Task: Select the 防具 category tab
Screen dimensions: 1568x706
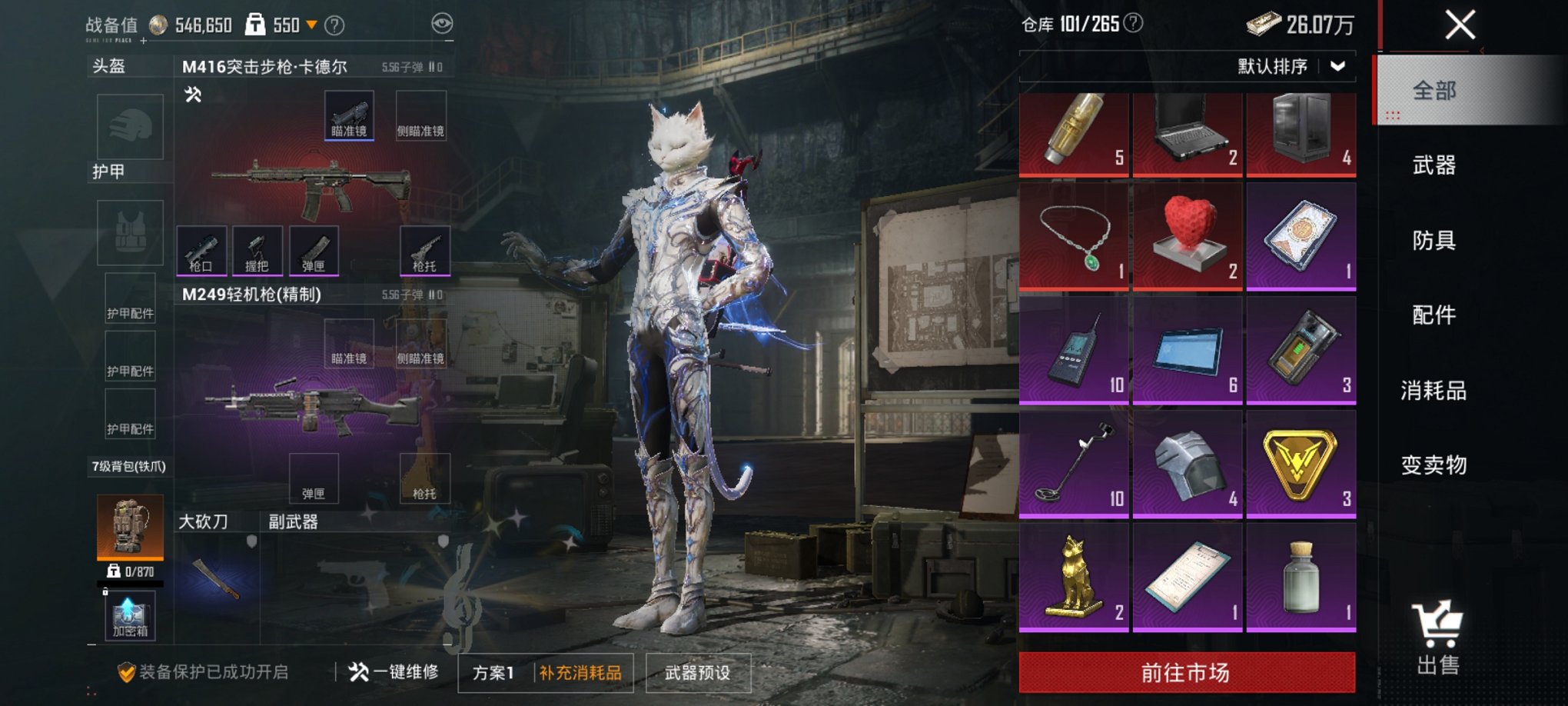Action: (1434, 241)
